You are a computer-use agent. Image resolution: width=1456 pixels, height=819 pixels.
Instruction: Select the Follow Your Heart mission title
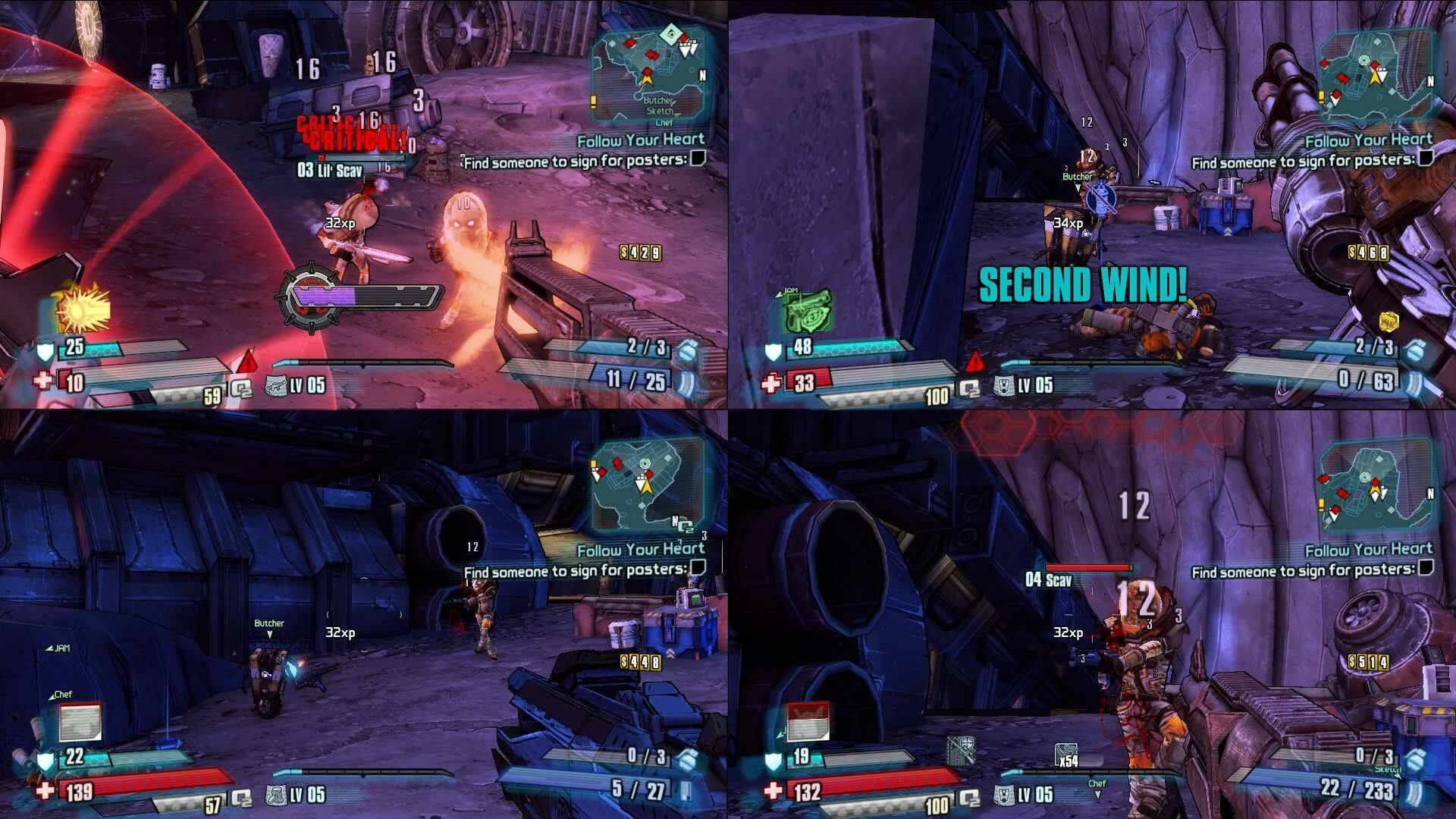642,140
